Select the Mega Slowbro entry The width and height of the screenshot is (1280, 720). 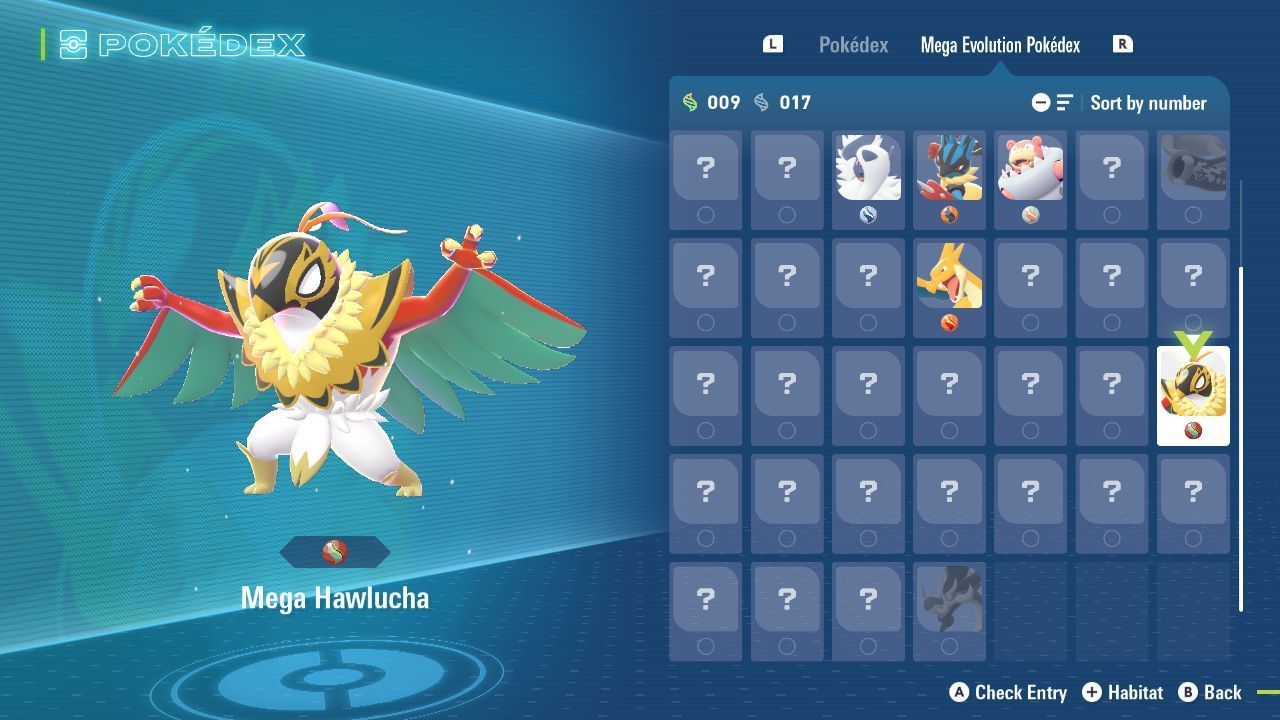1030,170
